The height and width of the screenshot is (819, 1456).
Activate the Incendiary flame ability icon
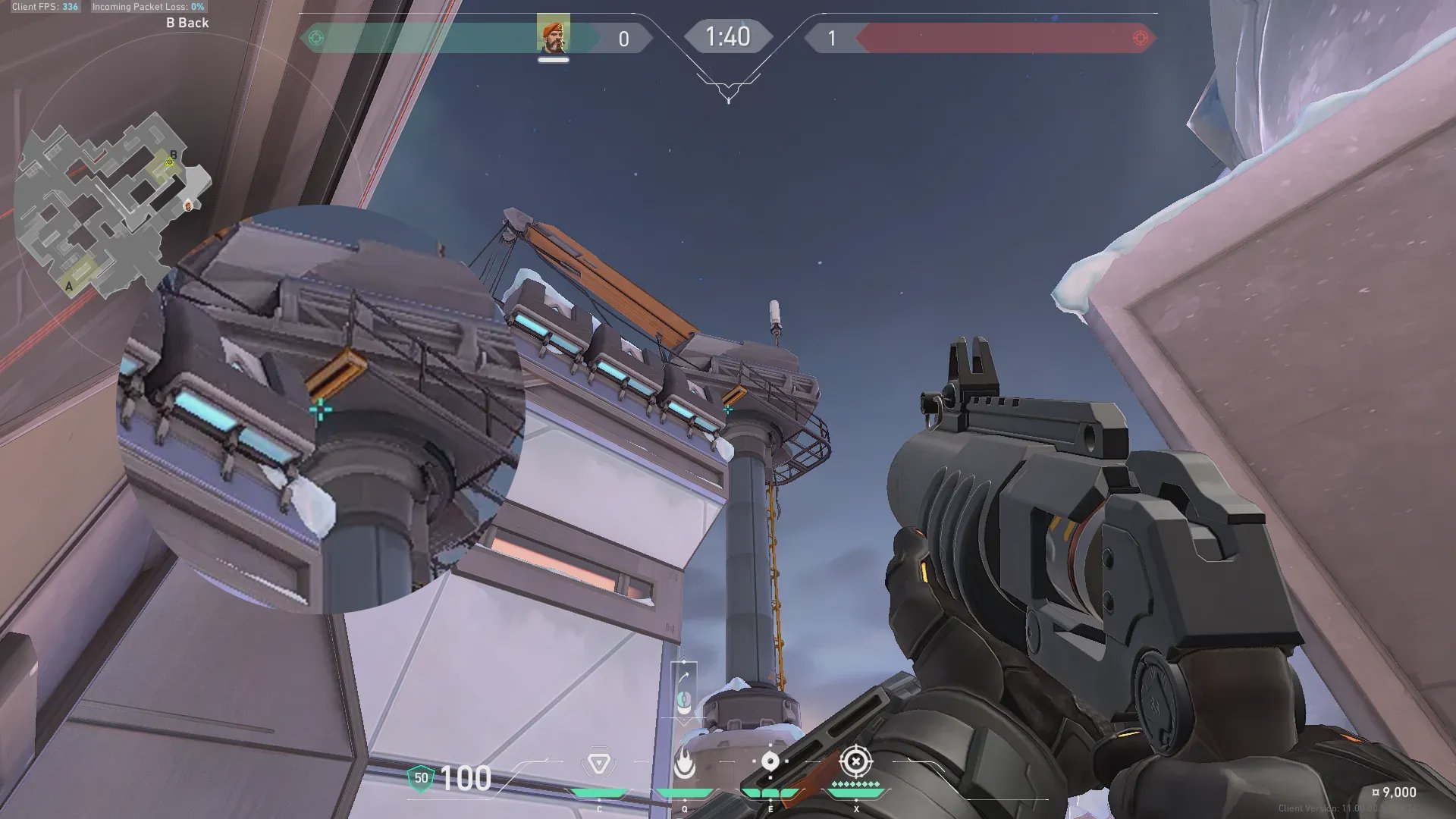point(684,763)
